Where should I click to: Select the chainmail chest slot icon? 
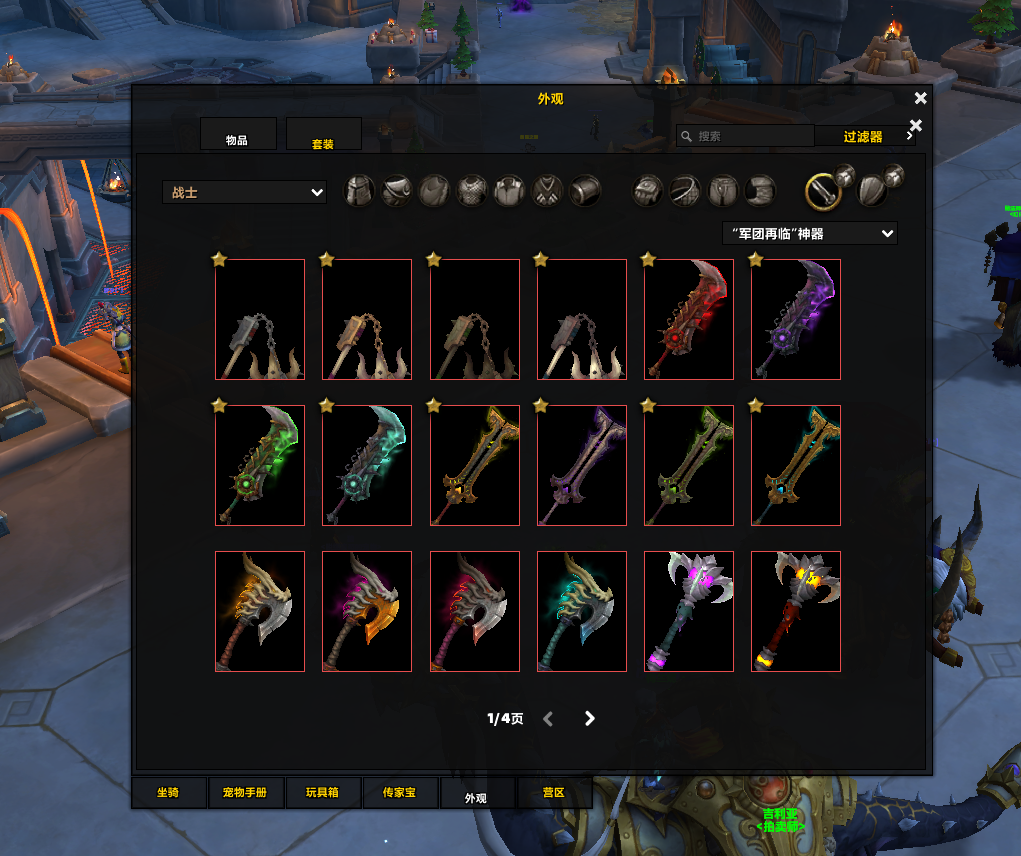coord(472,190)
